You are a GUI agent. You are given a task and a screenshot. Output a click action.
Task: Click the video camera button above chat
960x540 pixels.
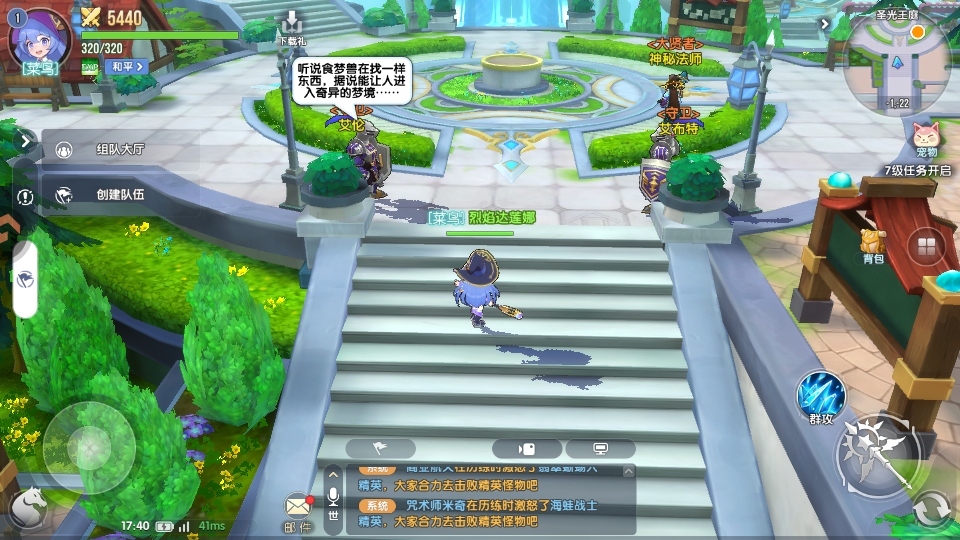click(x=526, y=449)
